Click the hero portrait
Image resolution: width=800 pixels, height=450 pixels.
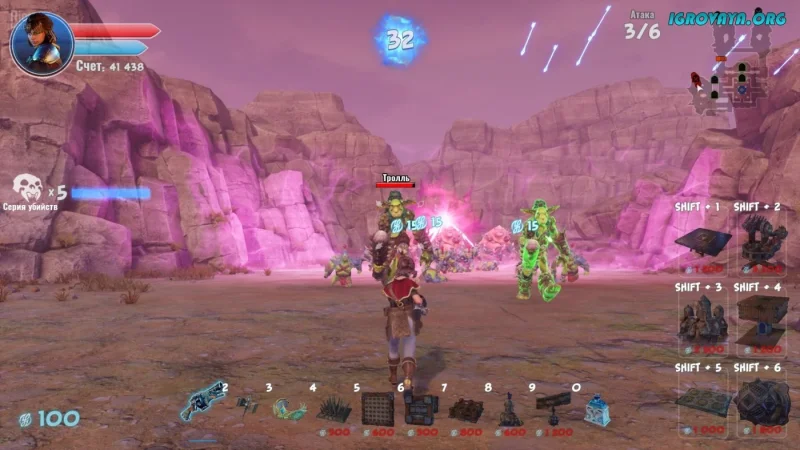click(42, 43)
